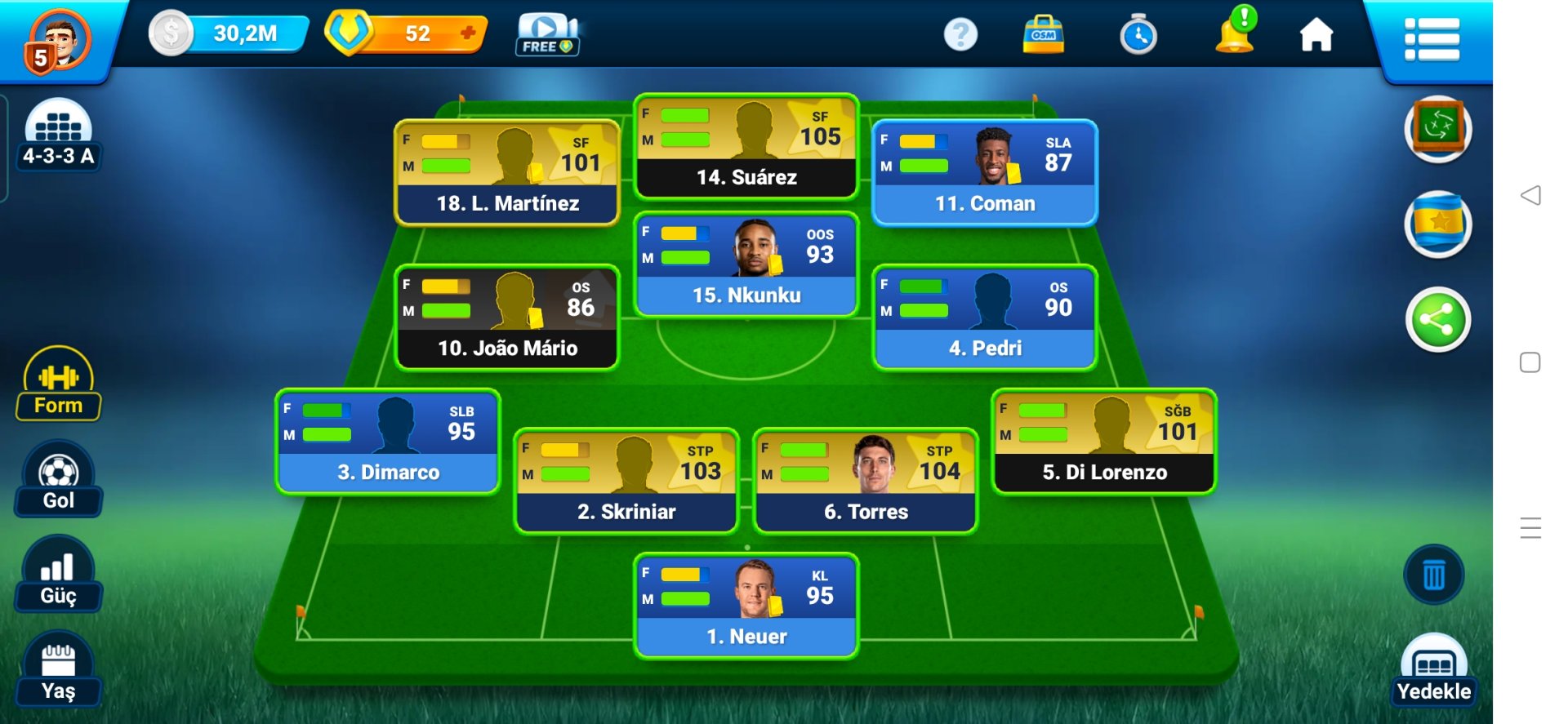Show player Form view
This screenshot has height=724, width=1568.
(58, 384)
